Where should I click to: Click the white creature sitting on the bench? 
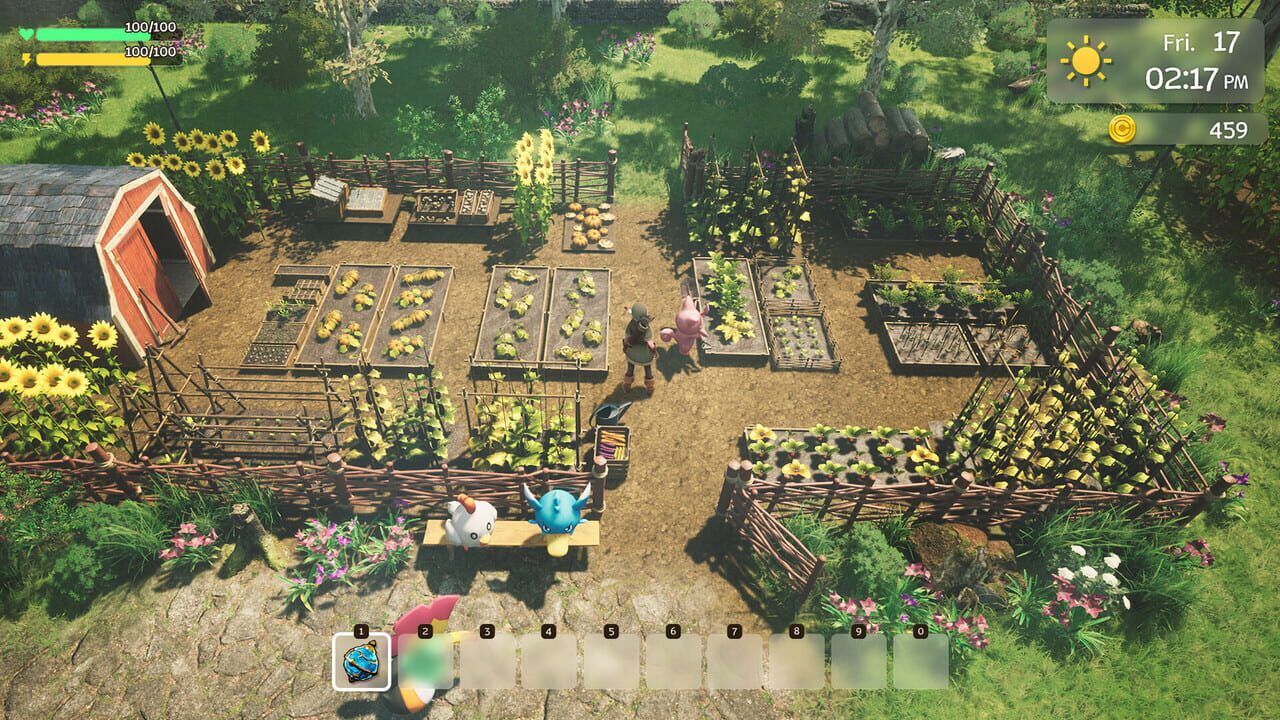coord(470,520)
